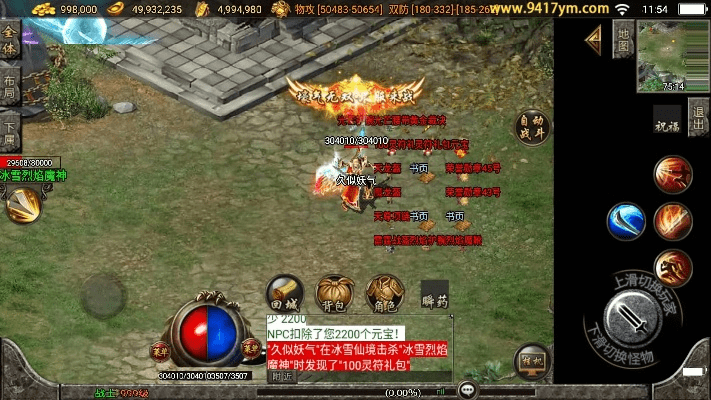The width and height of the screenshot is (711, 400).
Task: Collapse the panel with the left-arrow button
Action: pos(593,39)
